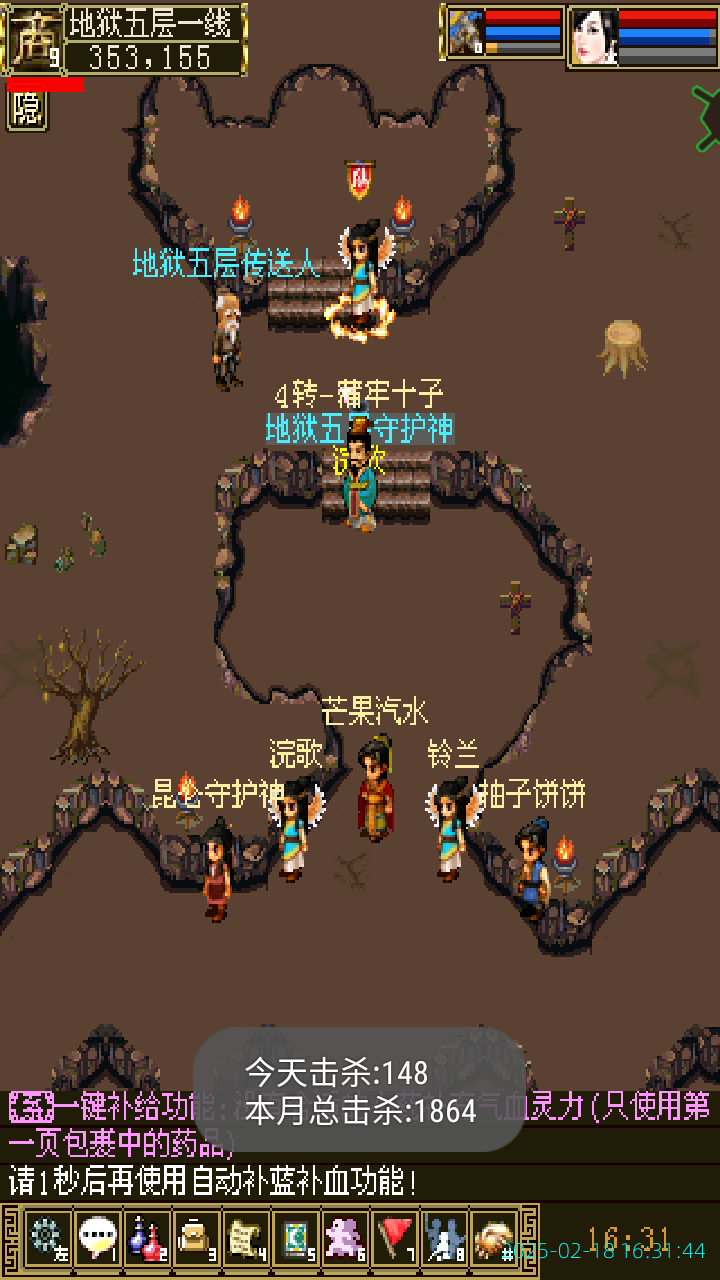
Task: Select the green card hotbar icon
Action: pyautogui.click(x=295, y=1239)
